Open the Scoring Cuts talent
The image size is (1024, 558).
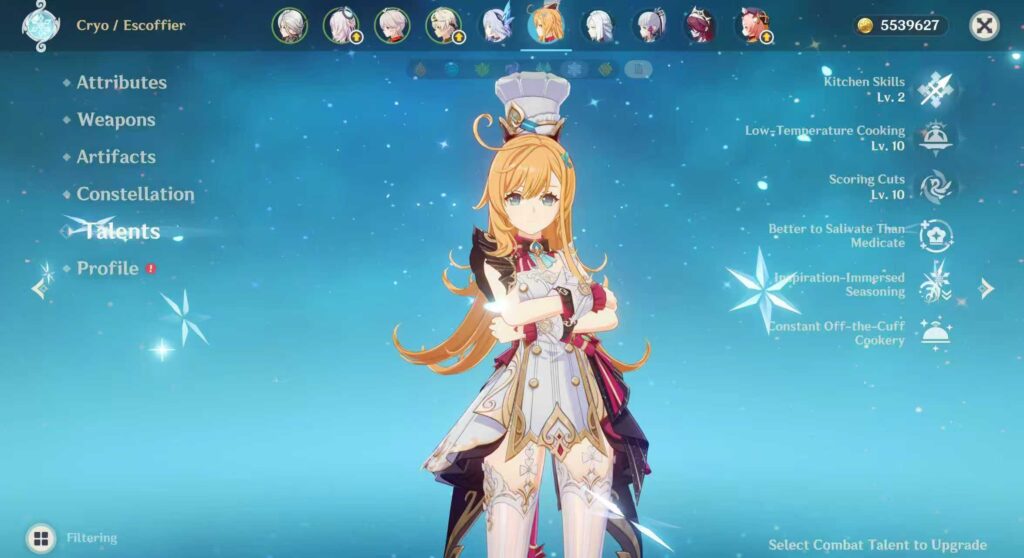tap(936, 187)
